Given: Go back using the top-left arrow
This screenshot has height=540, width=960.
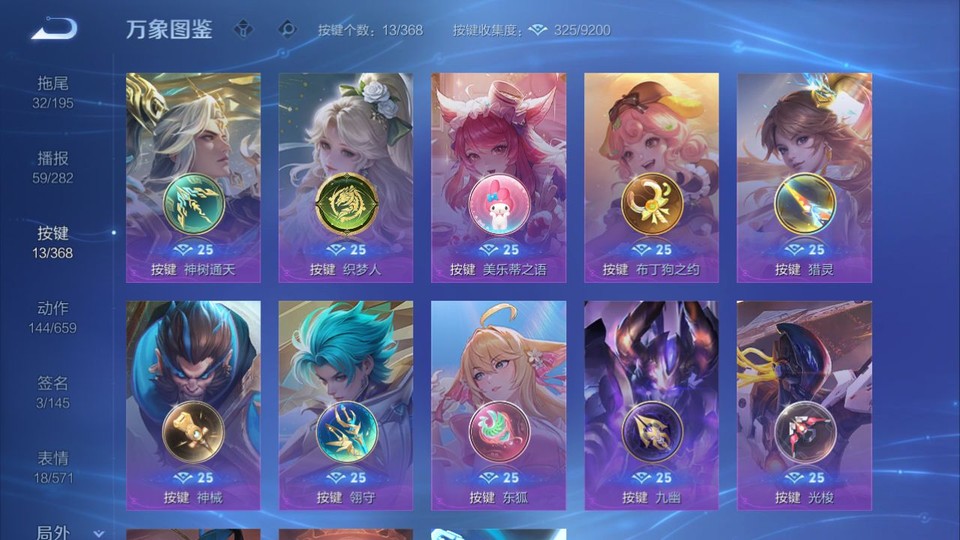Looking at the screenshot, I should point(54,30).
